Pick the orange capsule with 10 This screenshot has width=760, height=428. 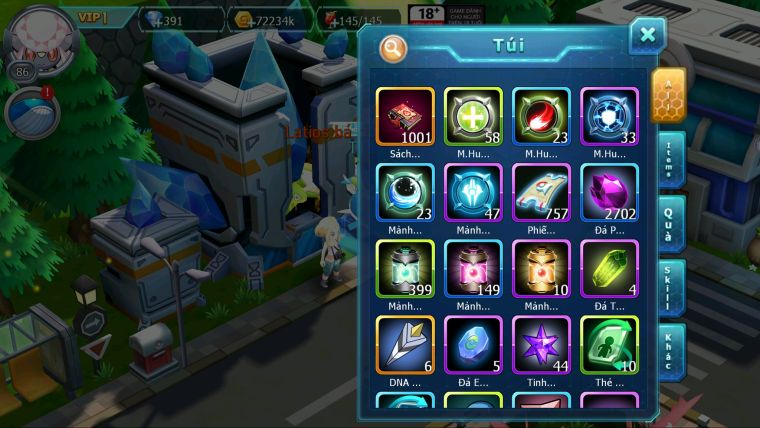(x=541, y=269)
